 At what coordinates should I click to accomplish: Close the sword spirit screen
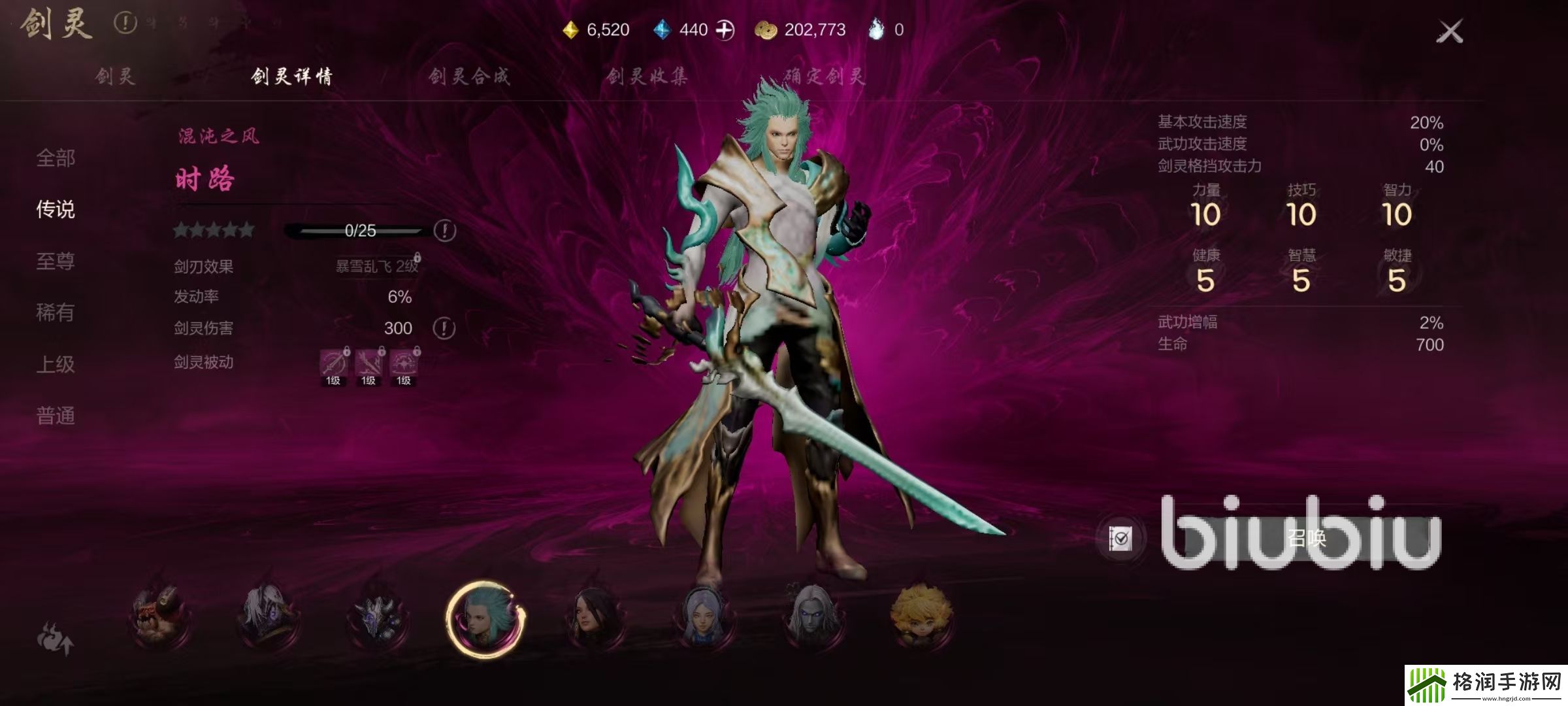[1449, 31]
